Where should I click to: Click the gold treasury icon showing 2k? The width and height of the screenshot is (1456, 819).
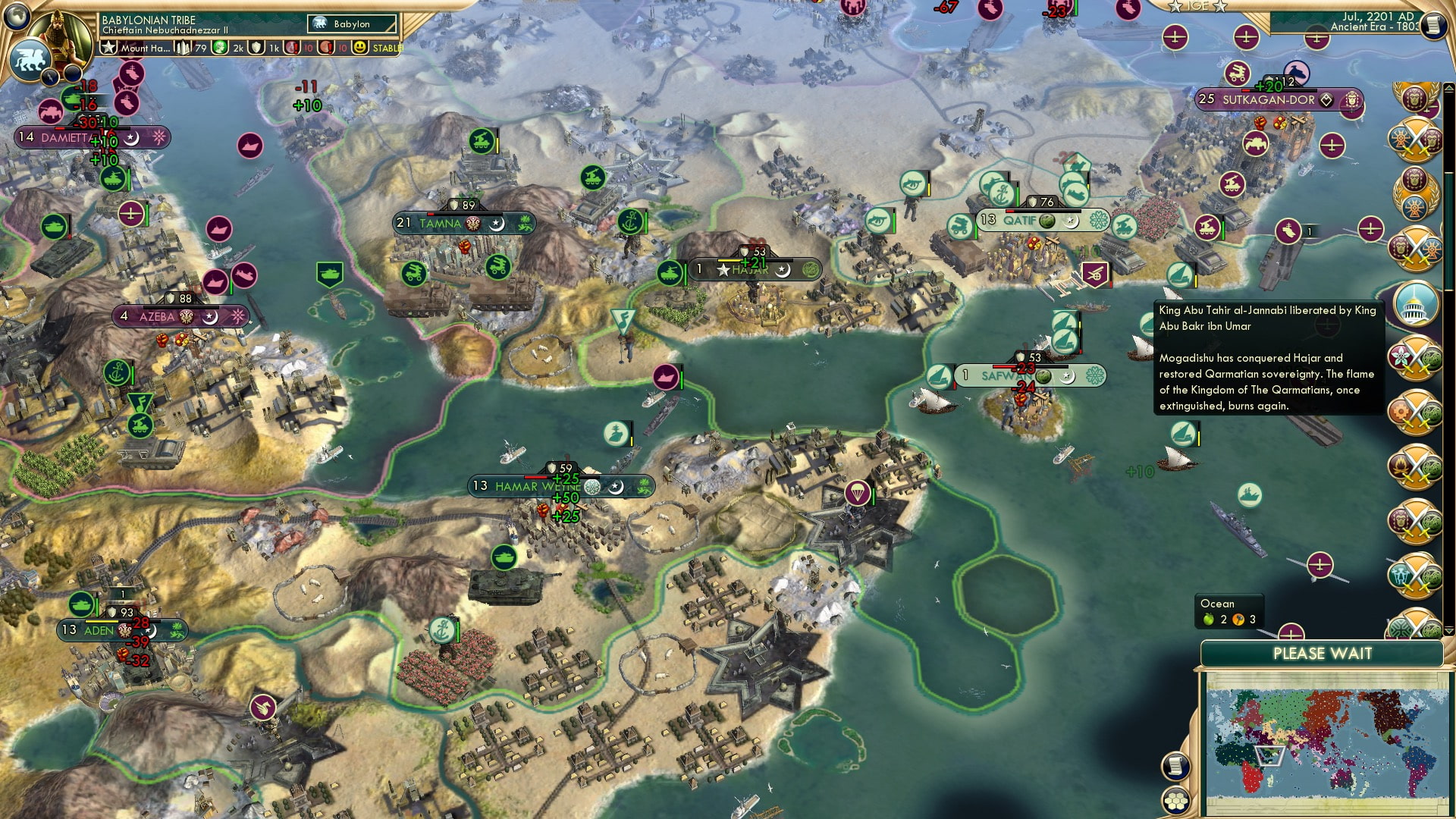coord(221,47)
